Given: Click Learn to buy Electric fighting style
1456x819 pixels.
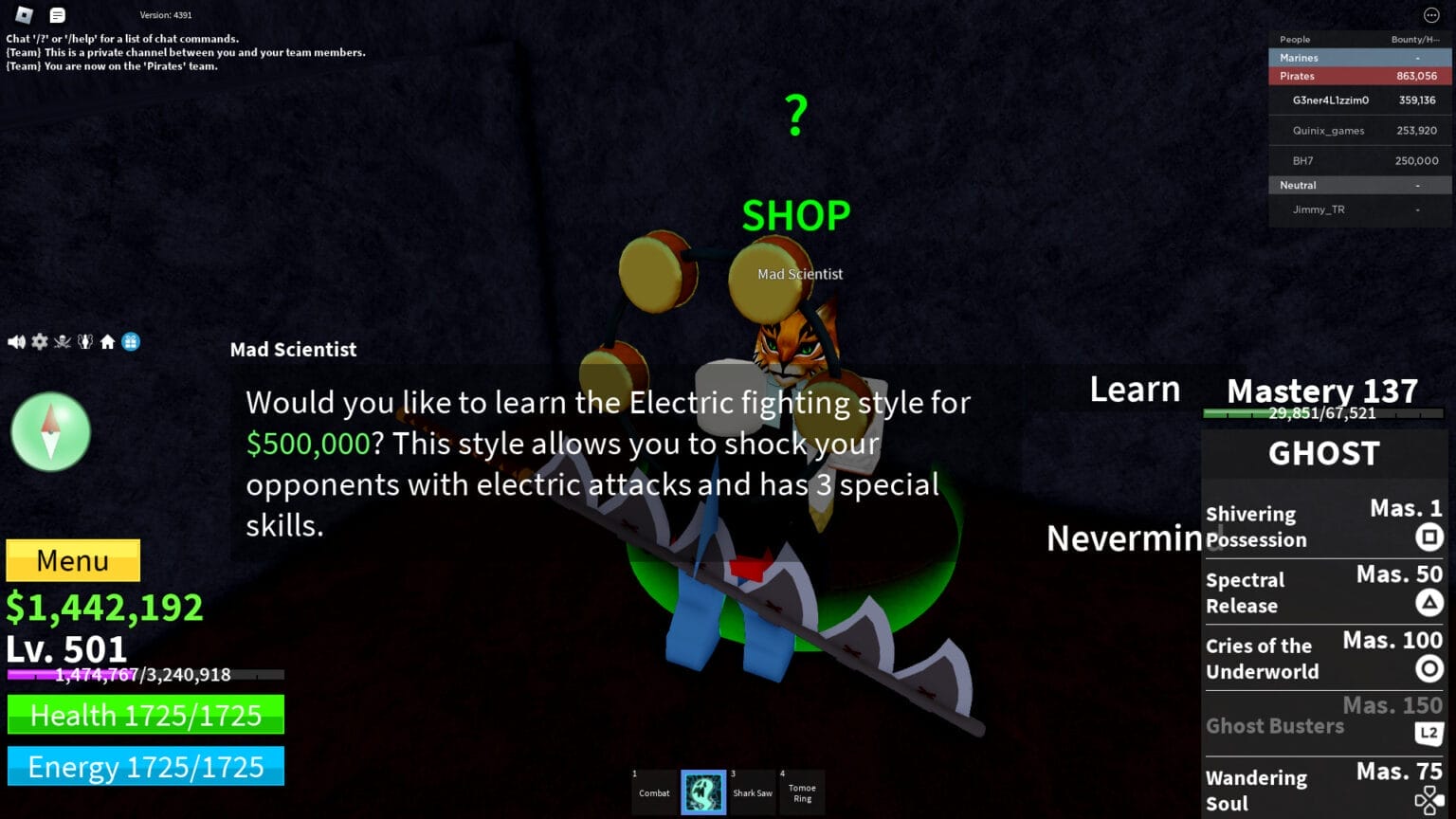Looking at the screenshot, I should [1134, 389].
